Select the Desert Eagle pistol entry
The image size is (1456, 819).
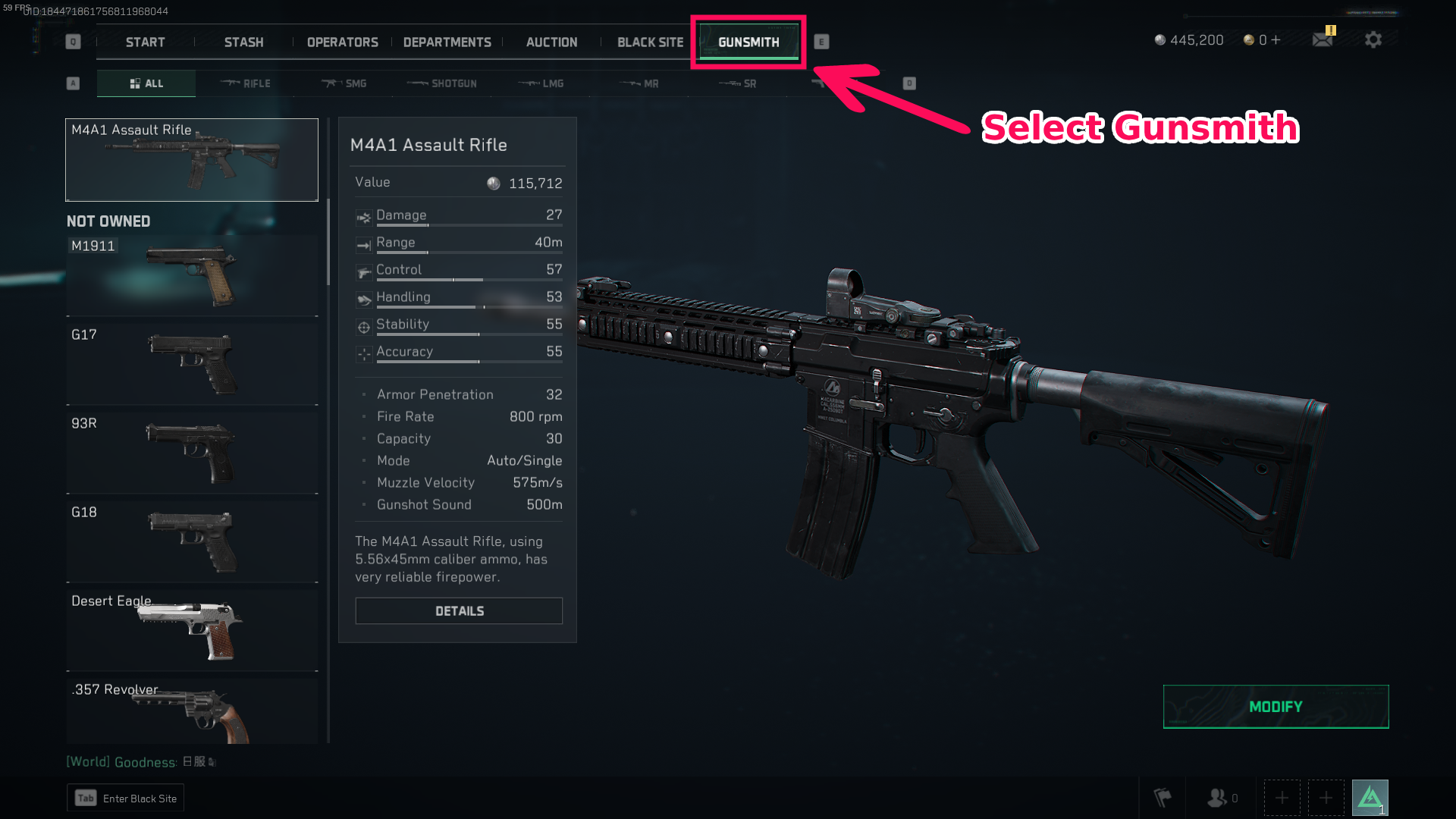191,630
